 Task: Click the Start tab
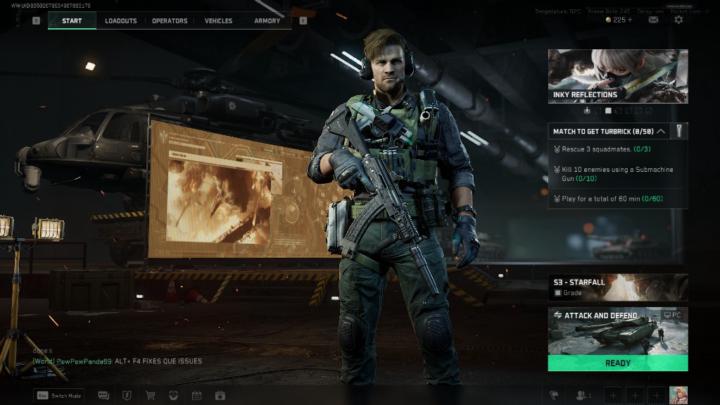coord(72,20)
